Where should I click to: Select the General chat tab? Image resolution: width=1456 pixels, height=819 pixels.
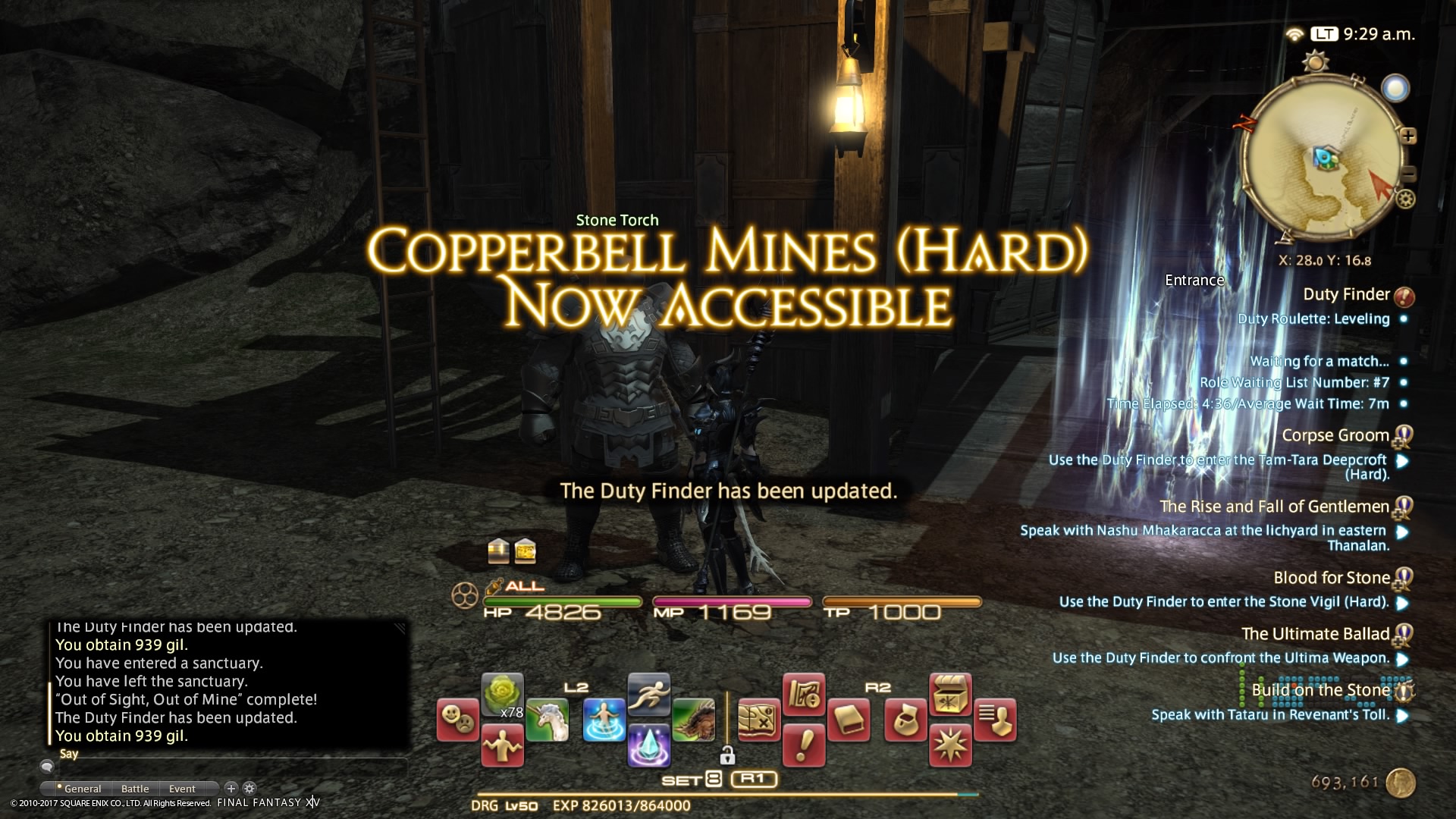pyautogui.click(x=82, y=789)
